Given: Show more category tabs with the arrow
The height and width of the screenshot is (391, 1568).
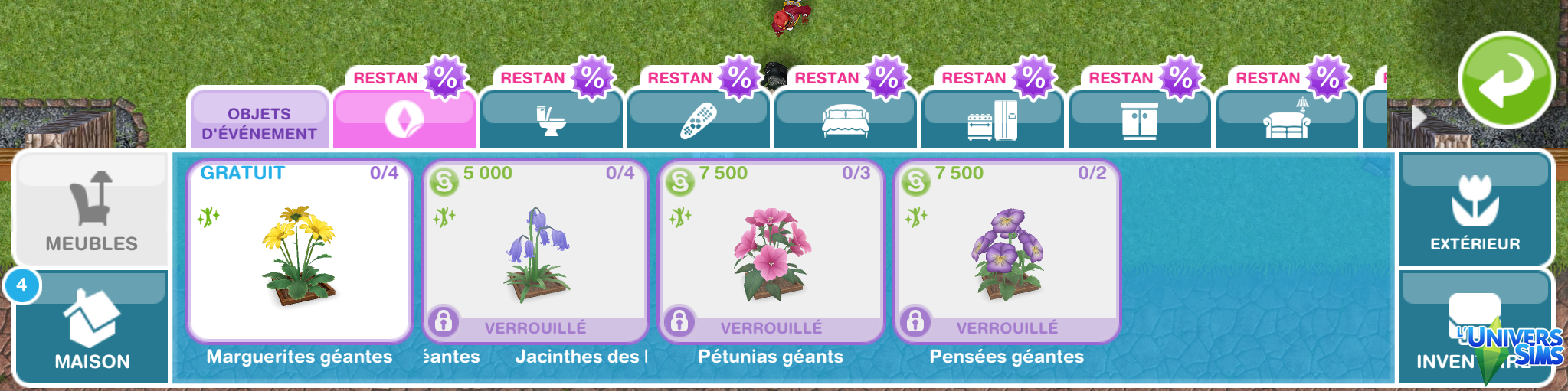Looking at the screenshot, I should [x=1419, y=117].
